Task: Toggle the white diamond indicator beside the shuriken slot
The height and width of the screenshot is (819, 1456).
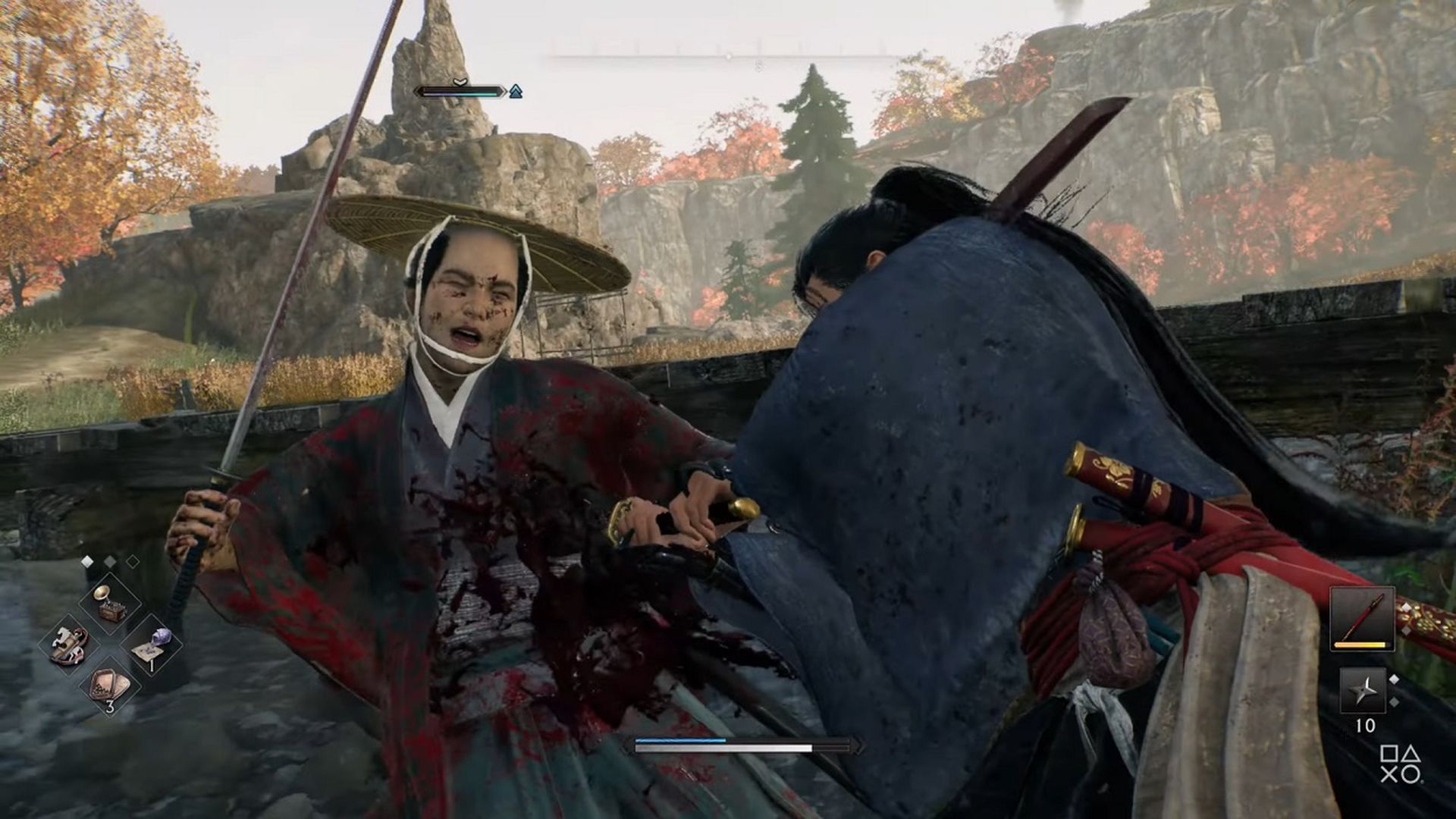Action: 1395,679
